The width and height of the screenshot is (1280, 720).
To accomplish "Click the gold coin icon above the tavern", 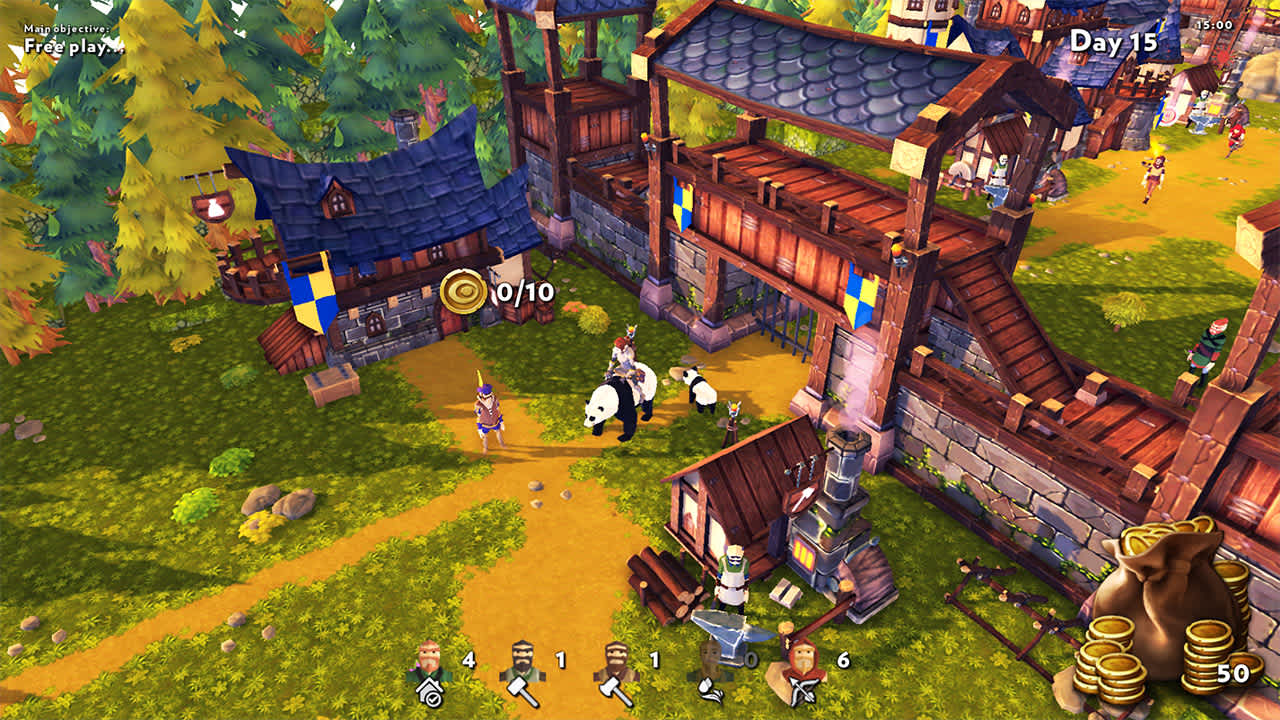I will click(463, 291).
